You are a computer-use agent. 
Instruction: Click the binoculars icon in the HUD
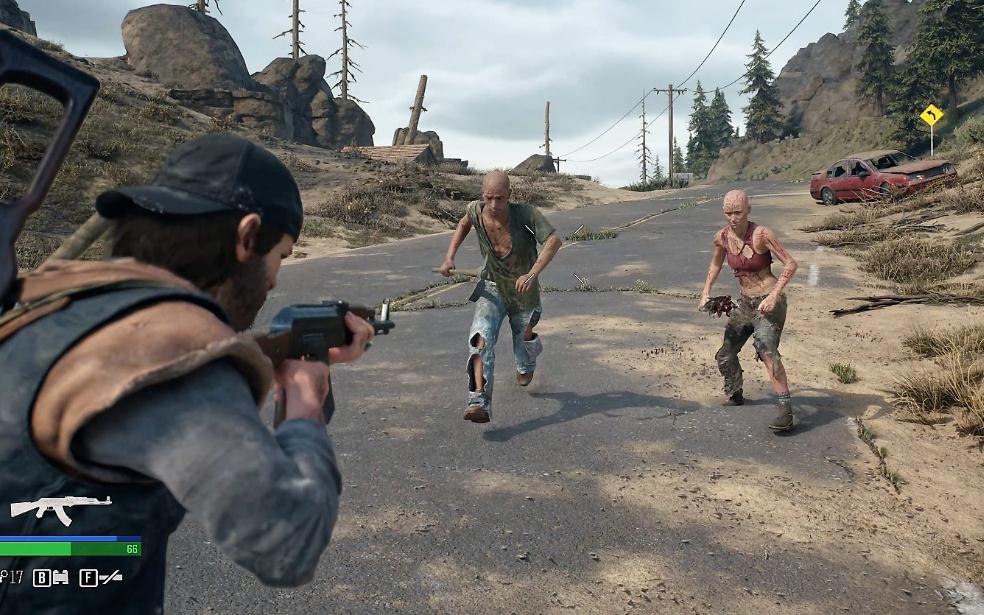coord(60,577)
